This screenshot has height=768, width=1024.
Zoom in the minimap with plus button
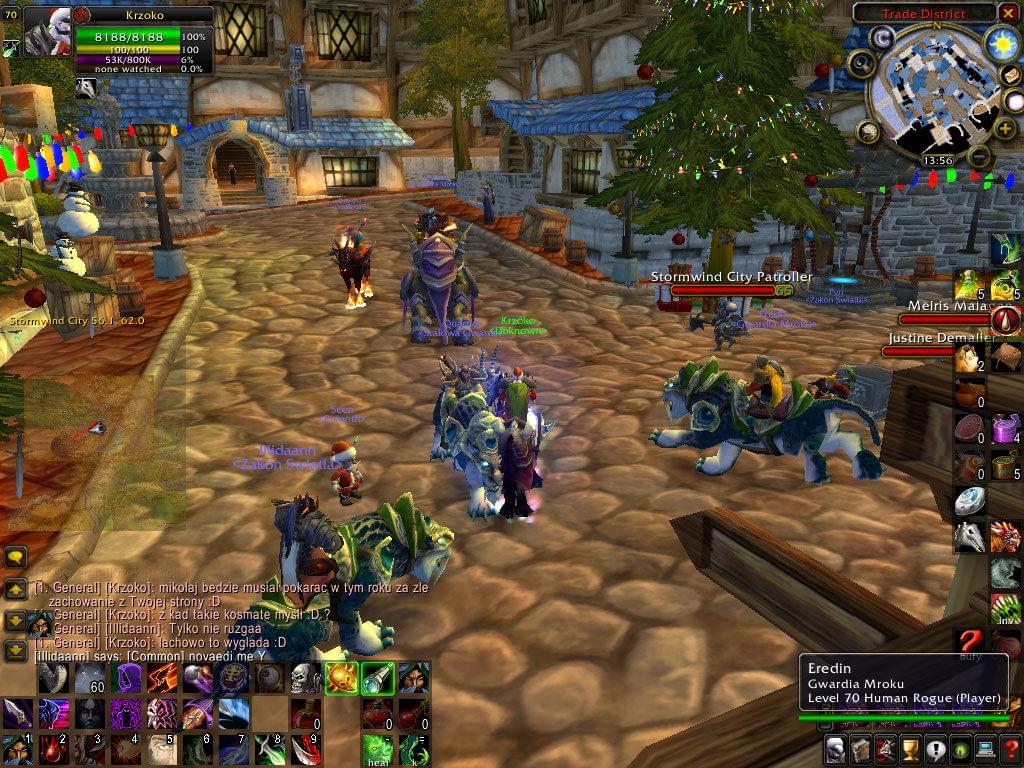click(x=1006, y=130)
